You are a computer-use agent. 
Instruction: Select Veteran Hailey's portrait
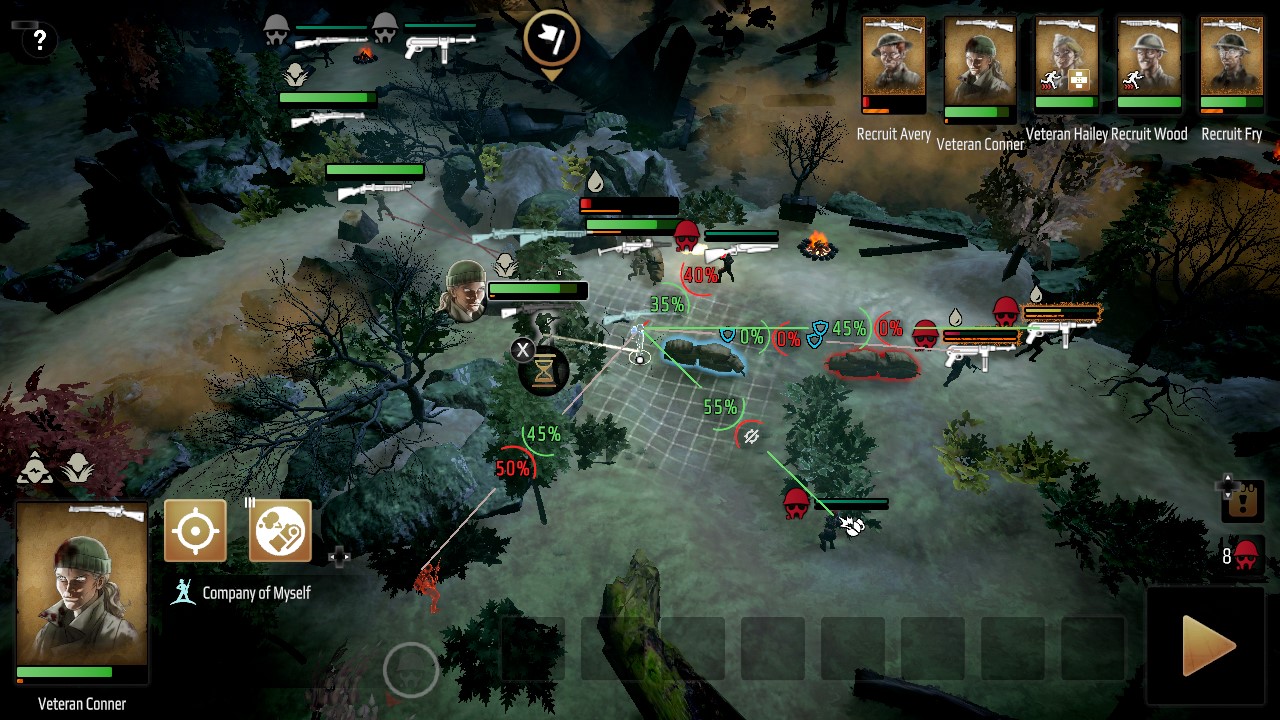1066,63
